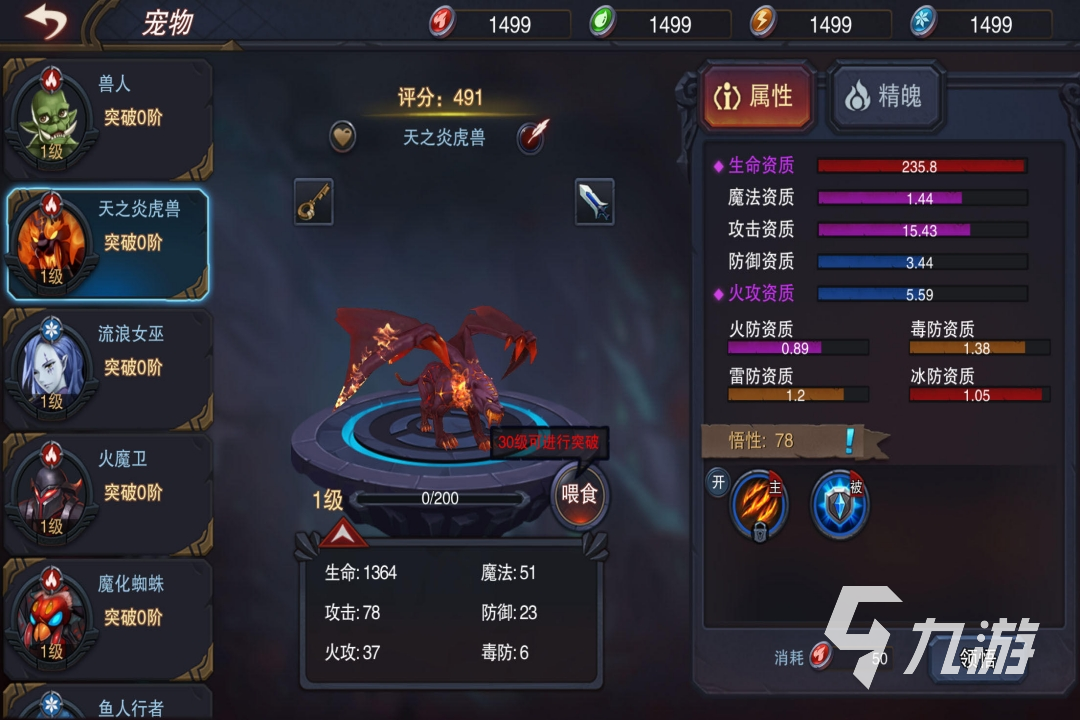Image resolution: width=1080 pixels, height=720 pixels.
Task: Click the red feather icon
Action: (x=533, y=137)
